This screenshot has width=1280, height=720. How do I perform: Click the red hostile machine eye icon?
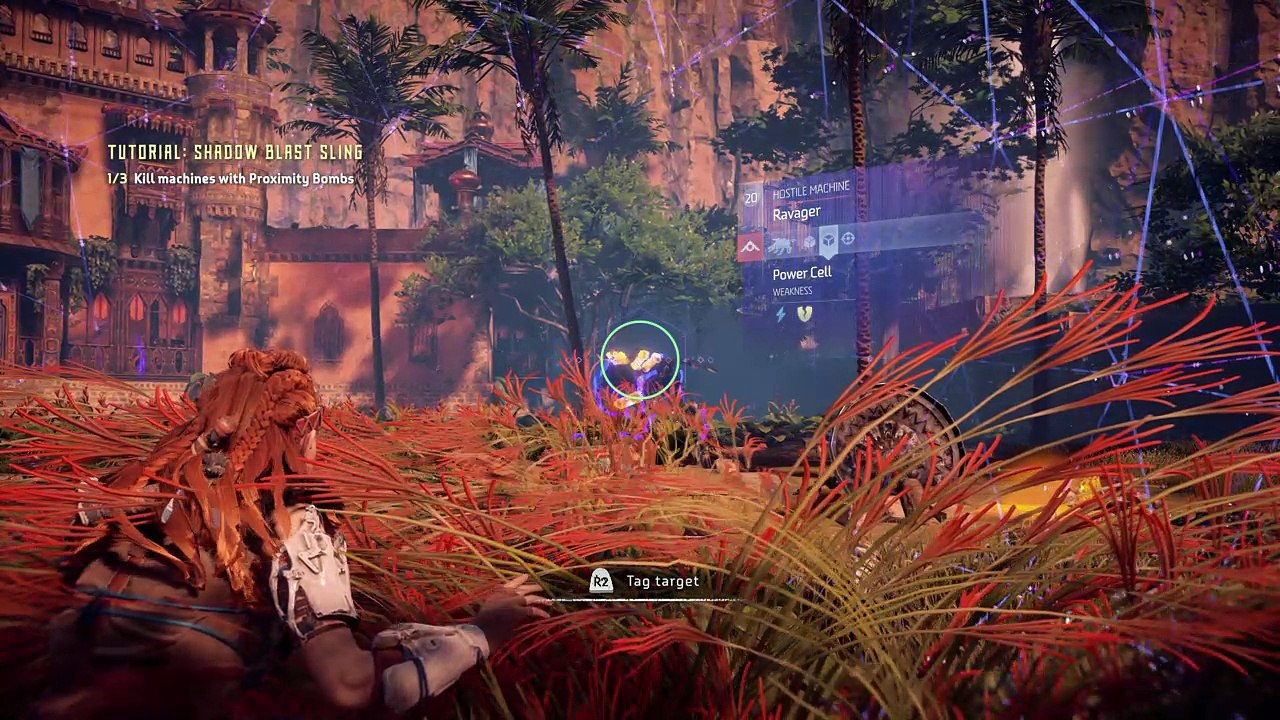pyautogui.click(x=750, y=245)
